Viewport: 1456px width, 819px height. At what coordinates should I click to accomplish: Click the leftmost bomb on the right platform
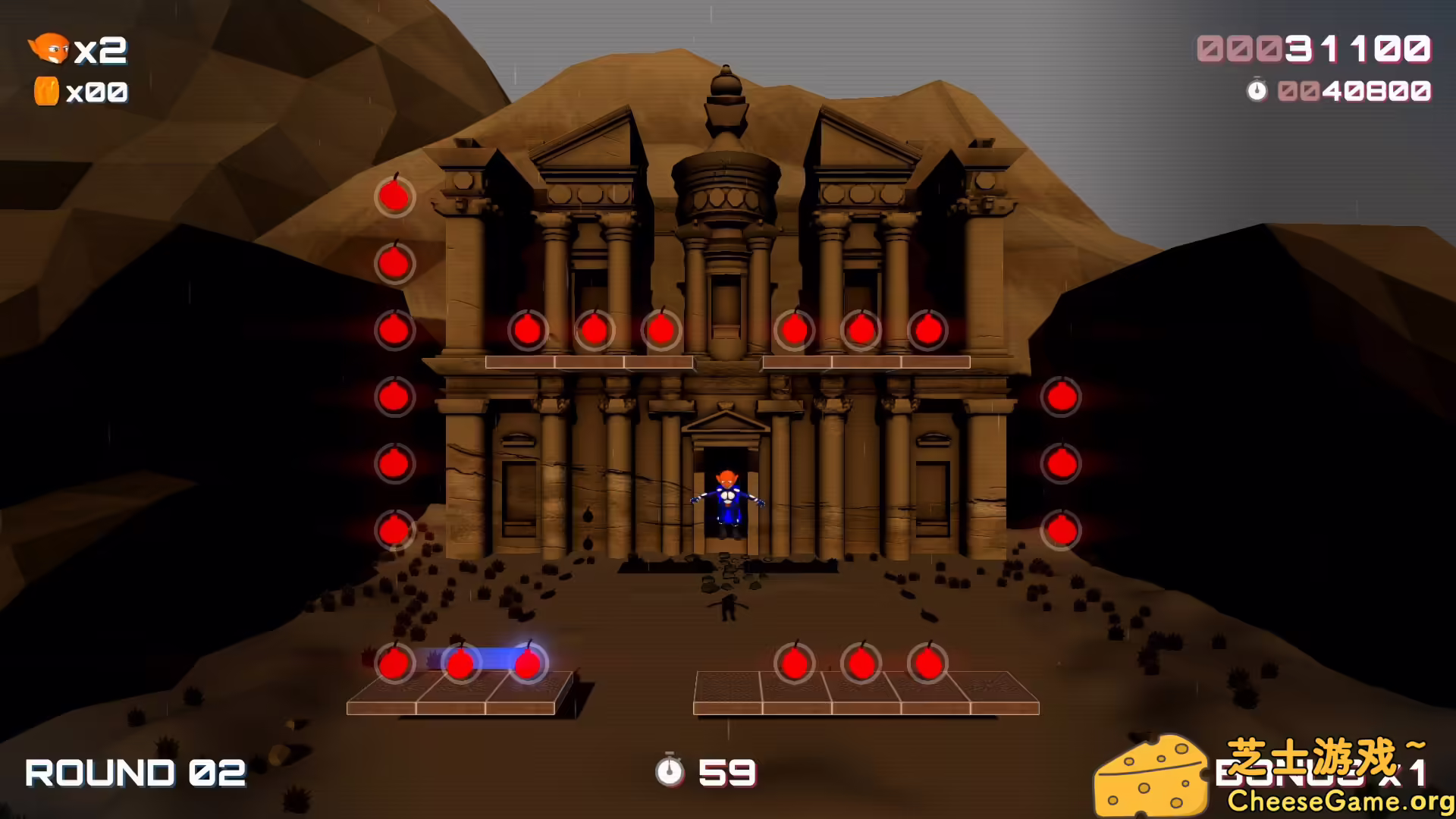pos(794,663)
